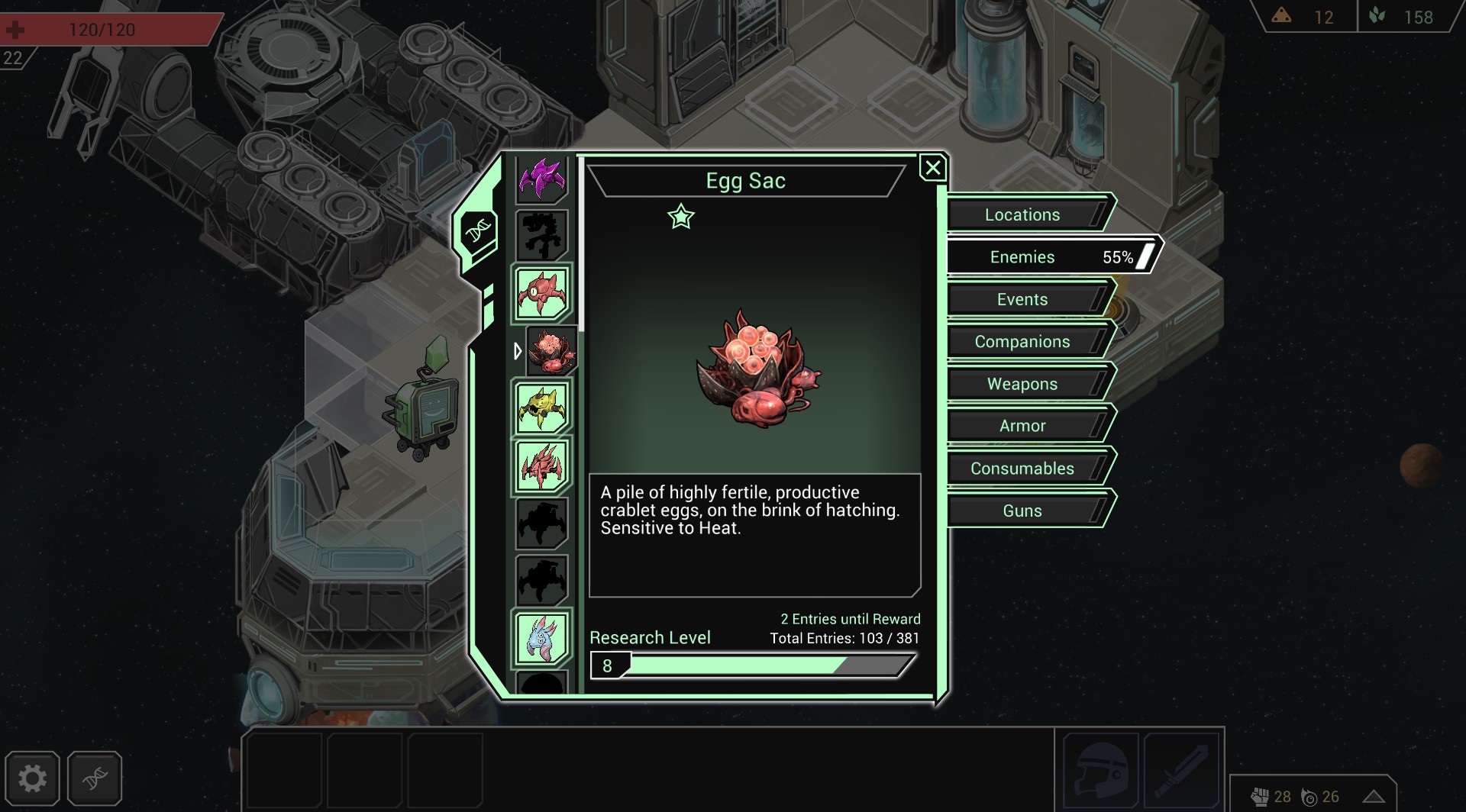Pick the red spiked crab entry
The image size is (1466, 812).
tap(542, 465)
